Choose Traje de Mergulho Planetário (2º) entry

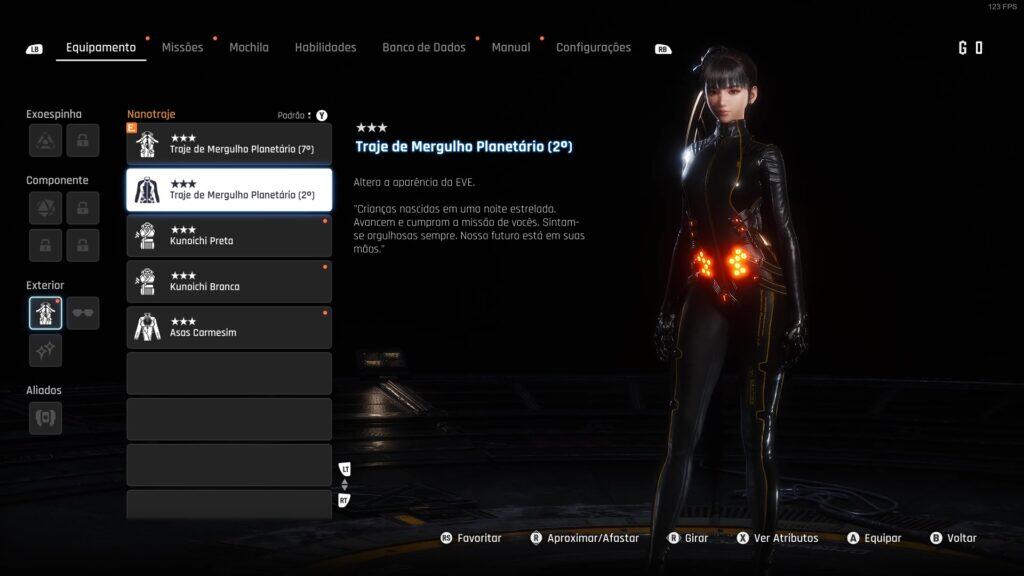(229, 190)
